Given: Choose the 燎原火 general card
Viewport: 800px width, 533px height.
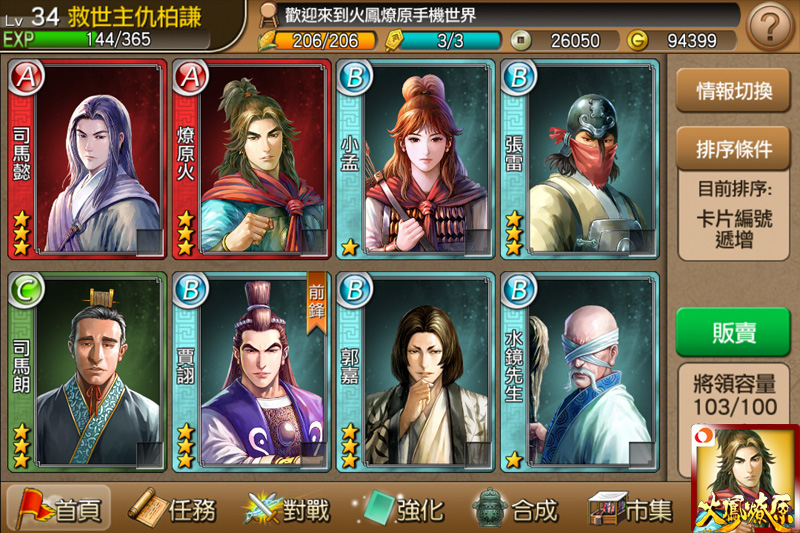Looking at the screenshot, I should pyautogui.click(x=251, y=160).
